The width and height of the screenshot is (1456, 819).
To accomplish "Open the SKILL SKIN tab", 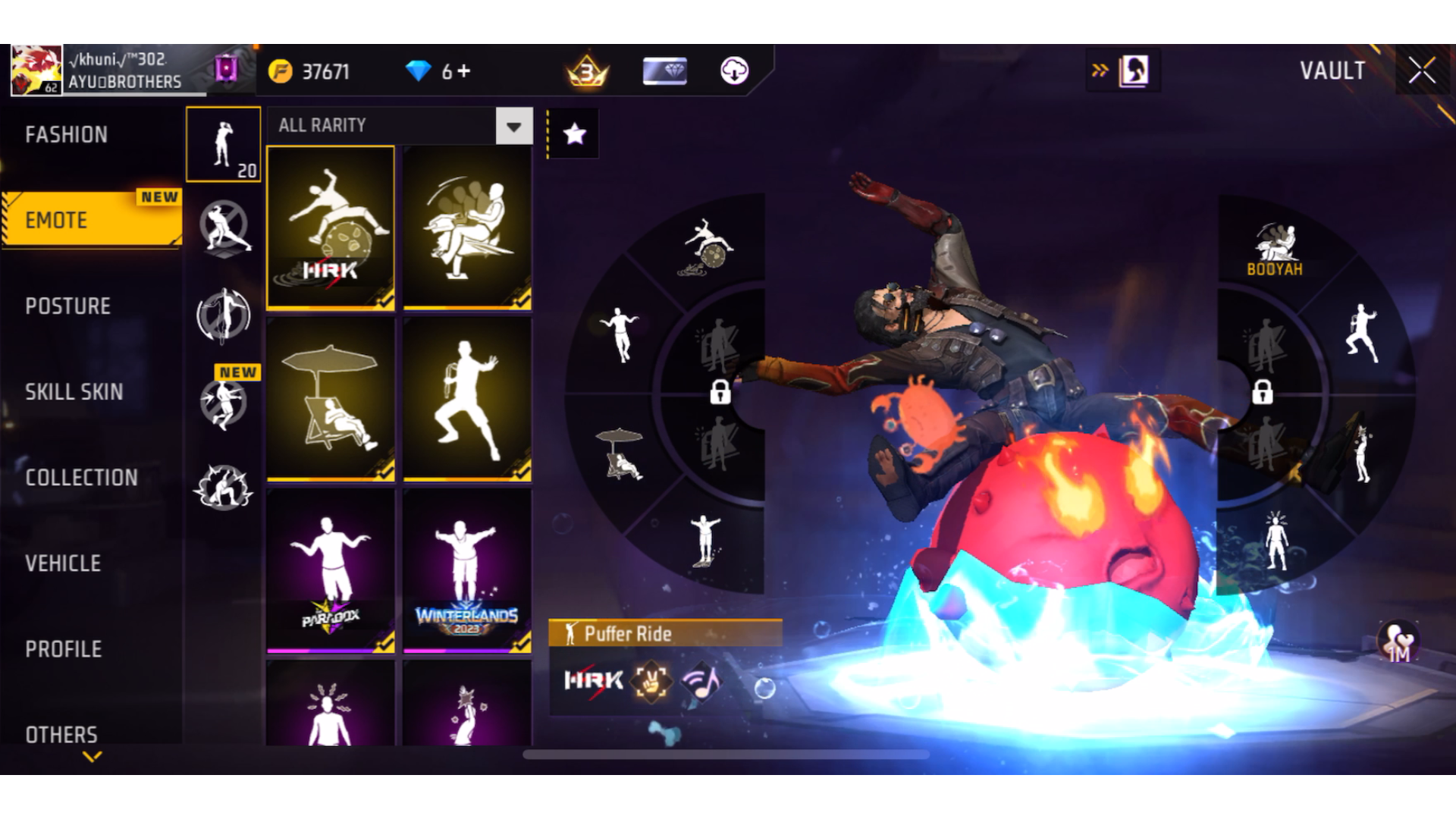I will coord(75,392).
